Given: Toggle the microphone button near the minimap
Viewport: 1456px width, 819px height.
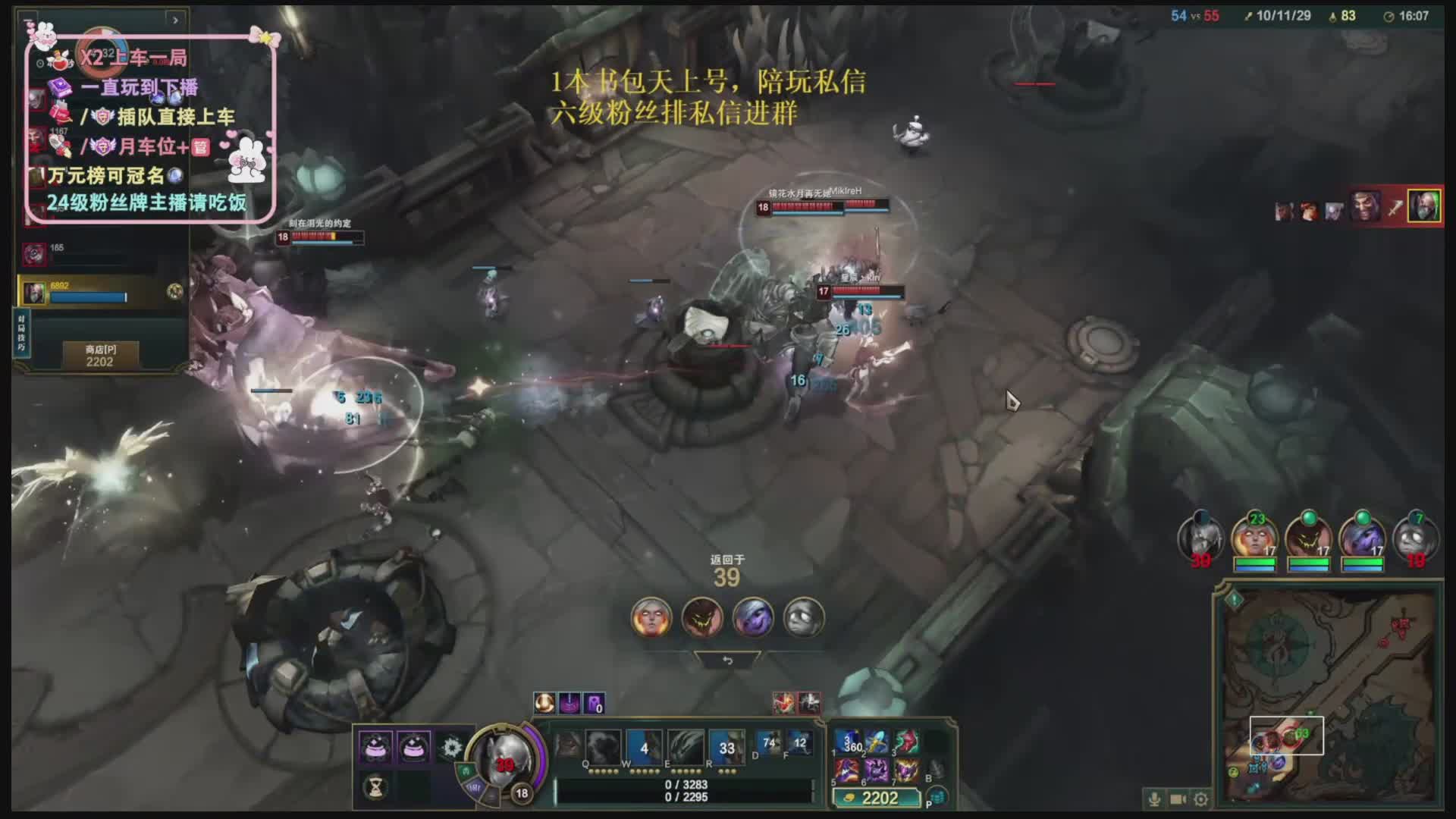Looking at the screenshot, I should pyautogui.click(x=1154, y=799).
